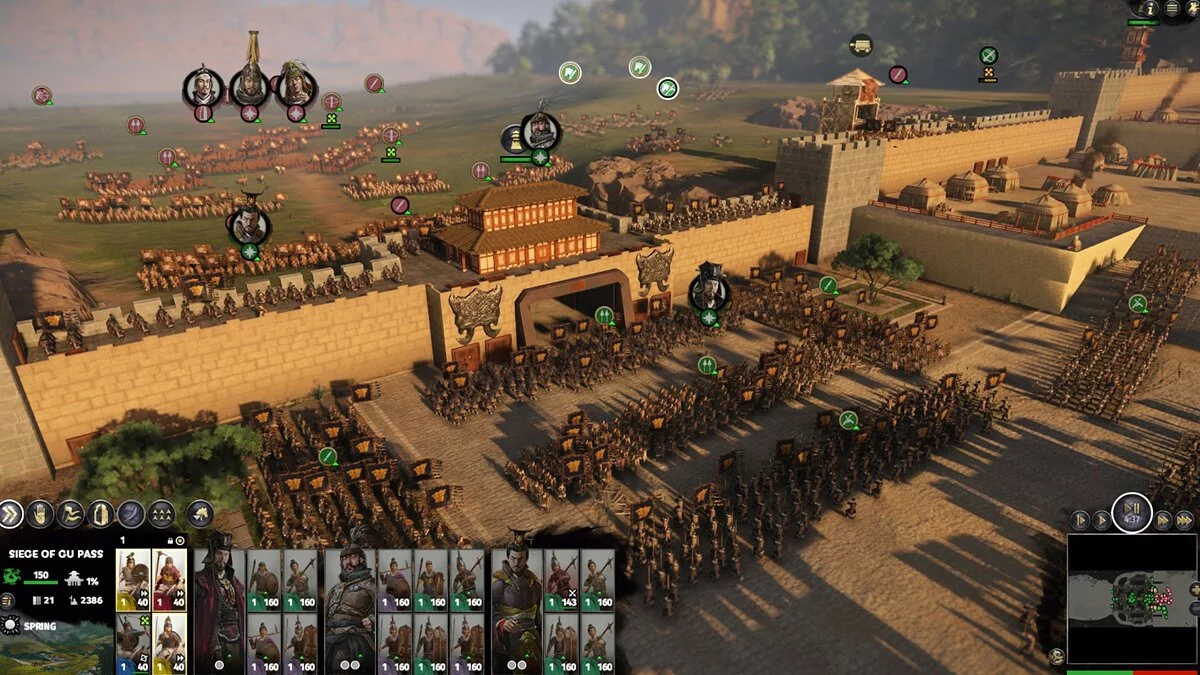Select the red-robed general portrait card
1200x675 pixels.
point(219,610)
